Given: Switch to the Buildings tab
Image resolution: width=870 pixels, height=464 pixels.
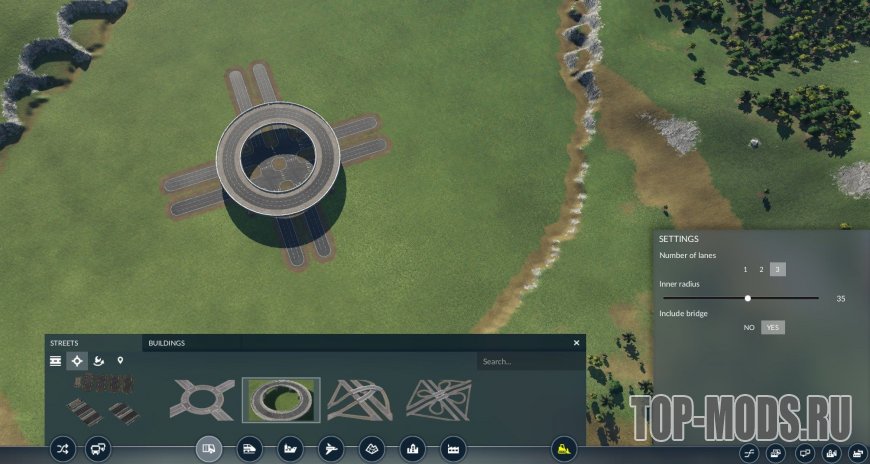Looking at the screenshot, I should (x=167, y=343).
